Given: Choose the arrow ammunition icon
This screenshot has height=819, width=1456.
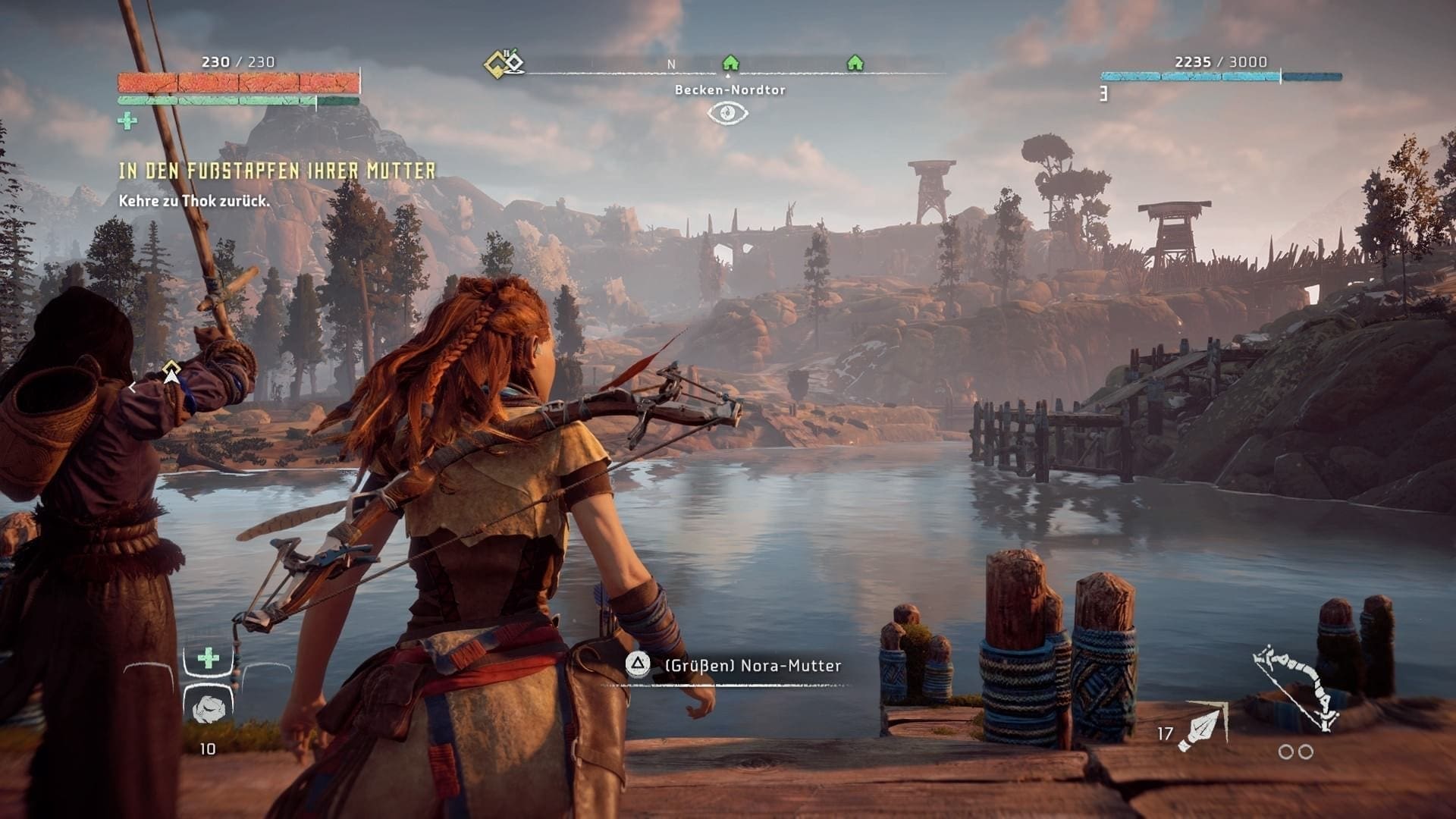Looking at the screenshot, I should tap(1202, 726).
